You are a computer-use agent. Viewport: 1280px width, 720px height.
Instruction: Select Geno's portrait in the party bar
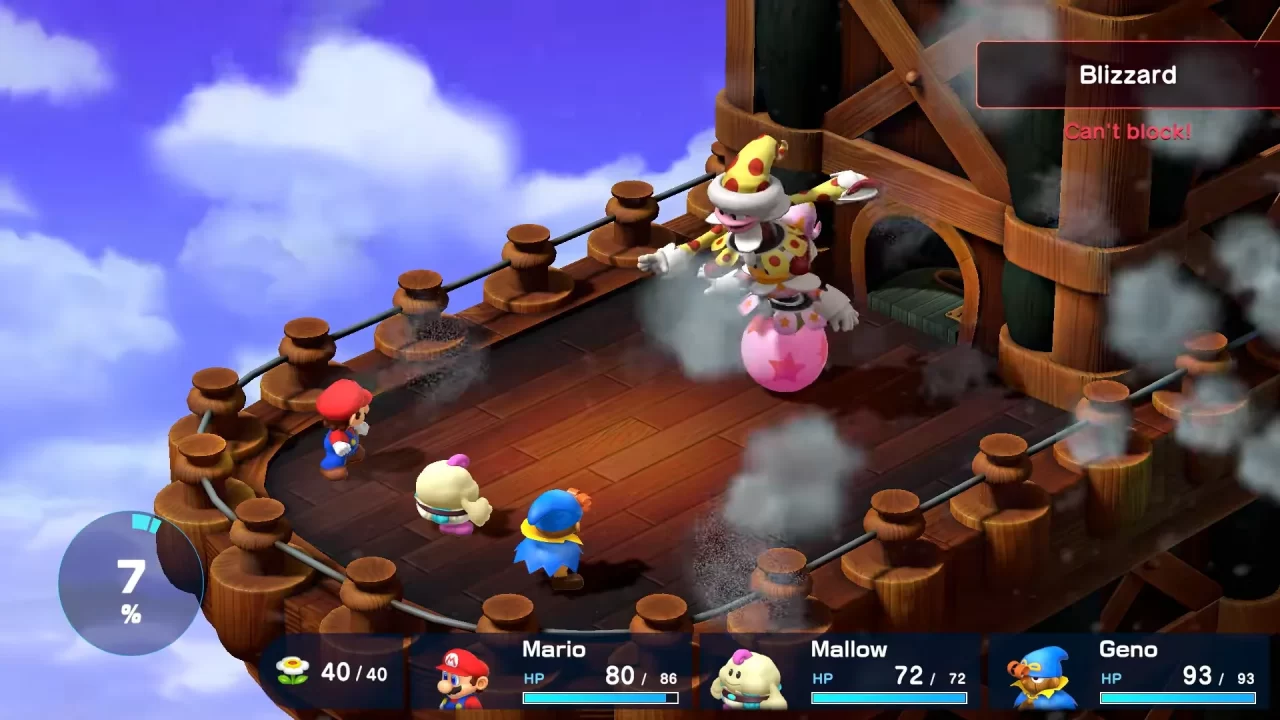click(1040, 676)
